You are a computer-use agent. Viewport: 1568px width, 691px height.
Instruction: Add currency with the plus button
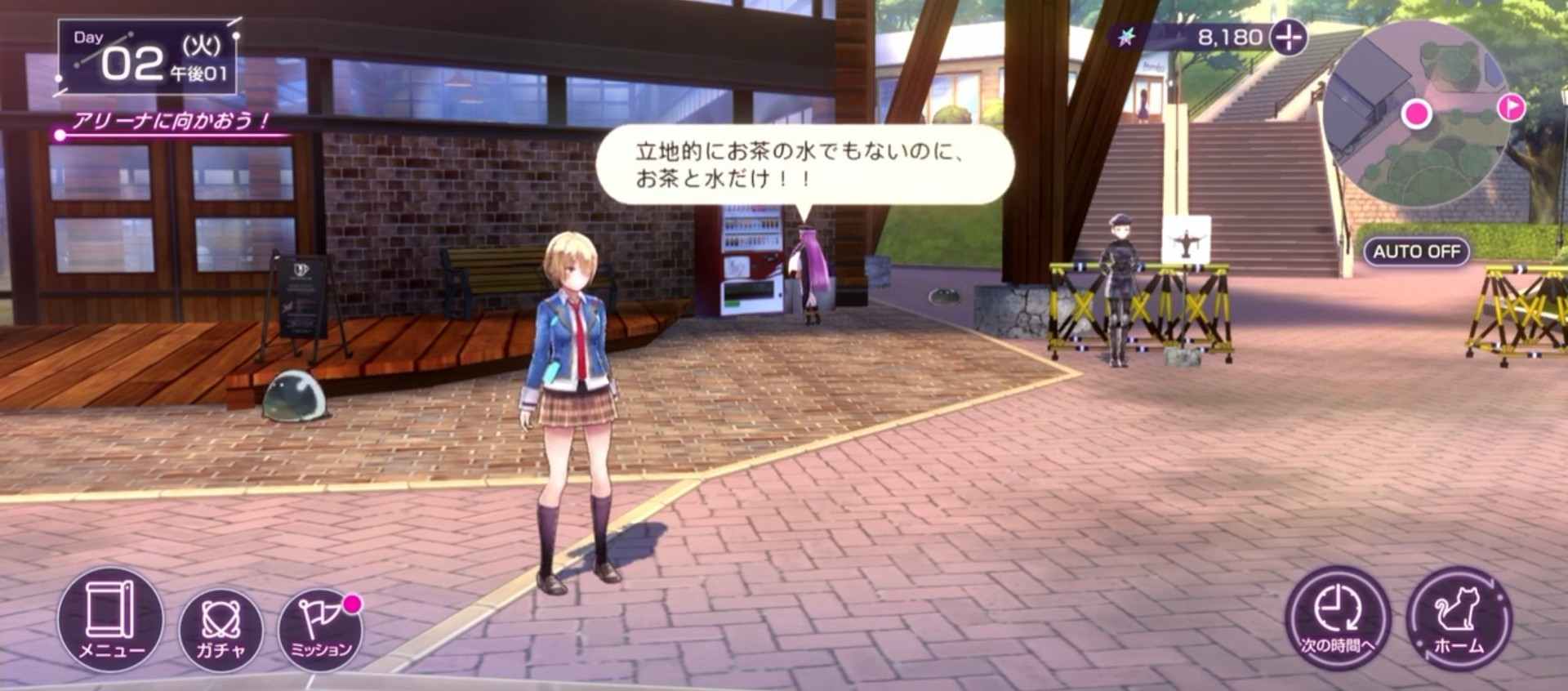(x=1290, y=38)
